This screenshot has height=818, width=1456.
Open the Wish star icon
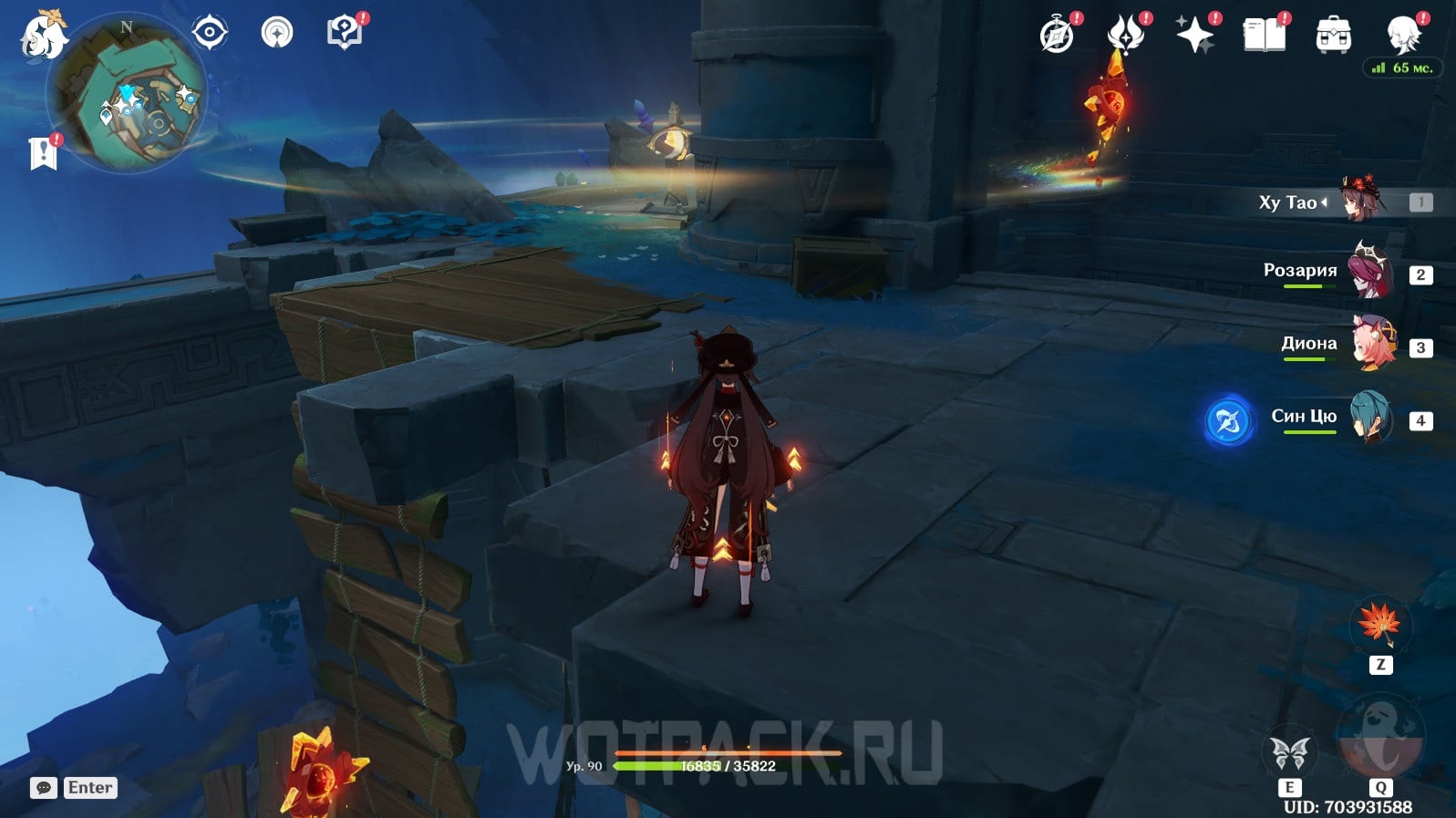pos(1195,36)
